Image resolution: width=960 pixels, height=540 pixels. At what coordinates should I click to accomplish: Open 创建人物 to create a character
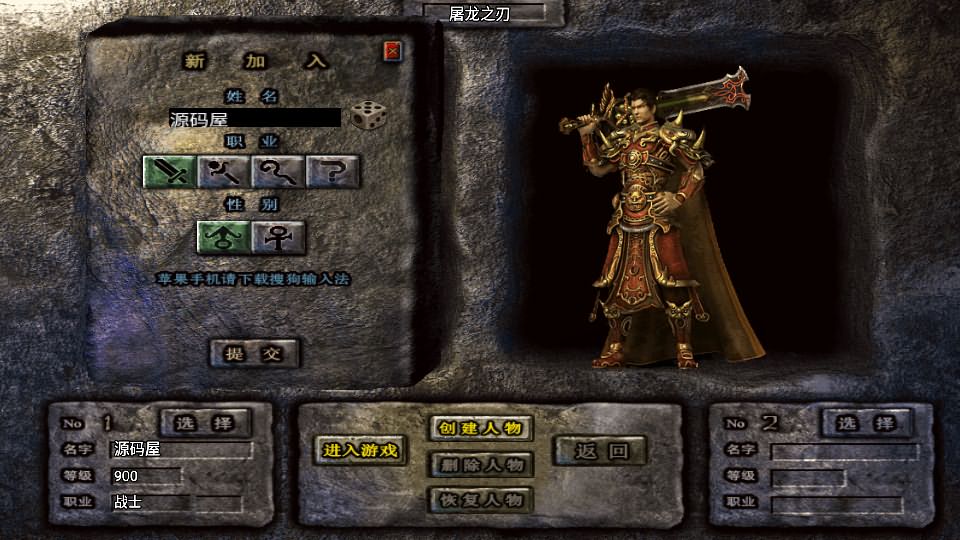click(479, 428)
